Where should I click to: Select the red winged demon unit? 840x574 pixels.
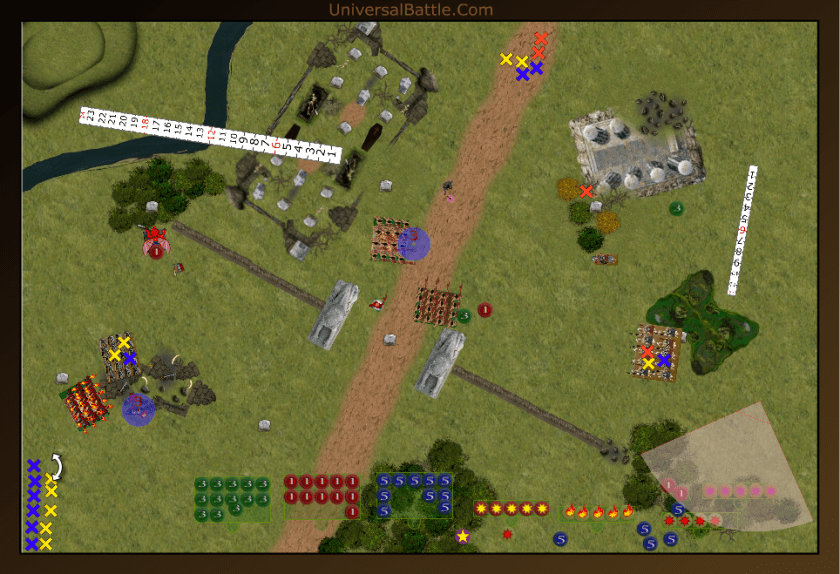(x=155, y=238)
